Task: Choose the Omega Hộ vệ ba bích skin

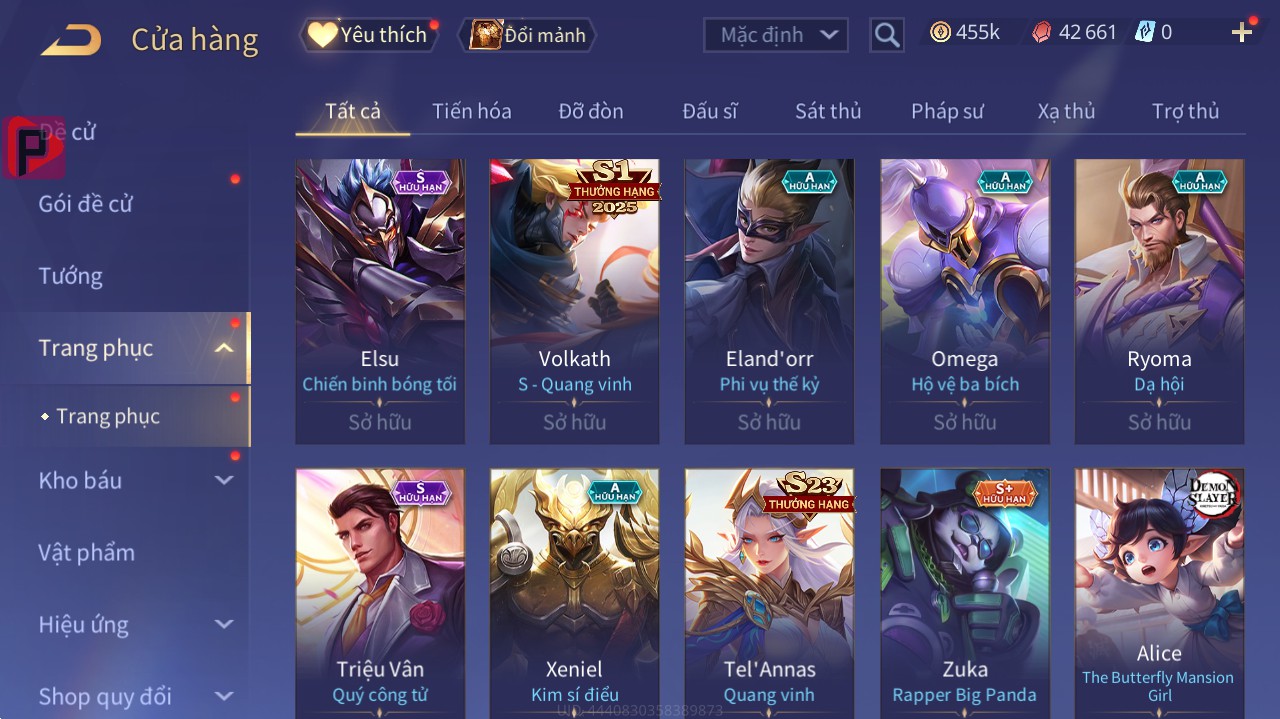Action: (965, 300)
